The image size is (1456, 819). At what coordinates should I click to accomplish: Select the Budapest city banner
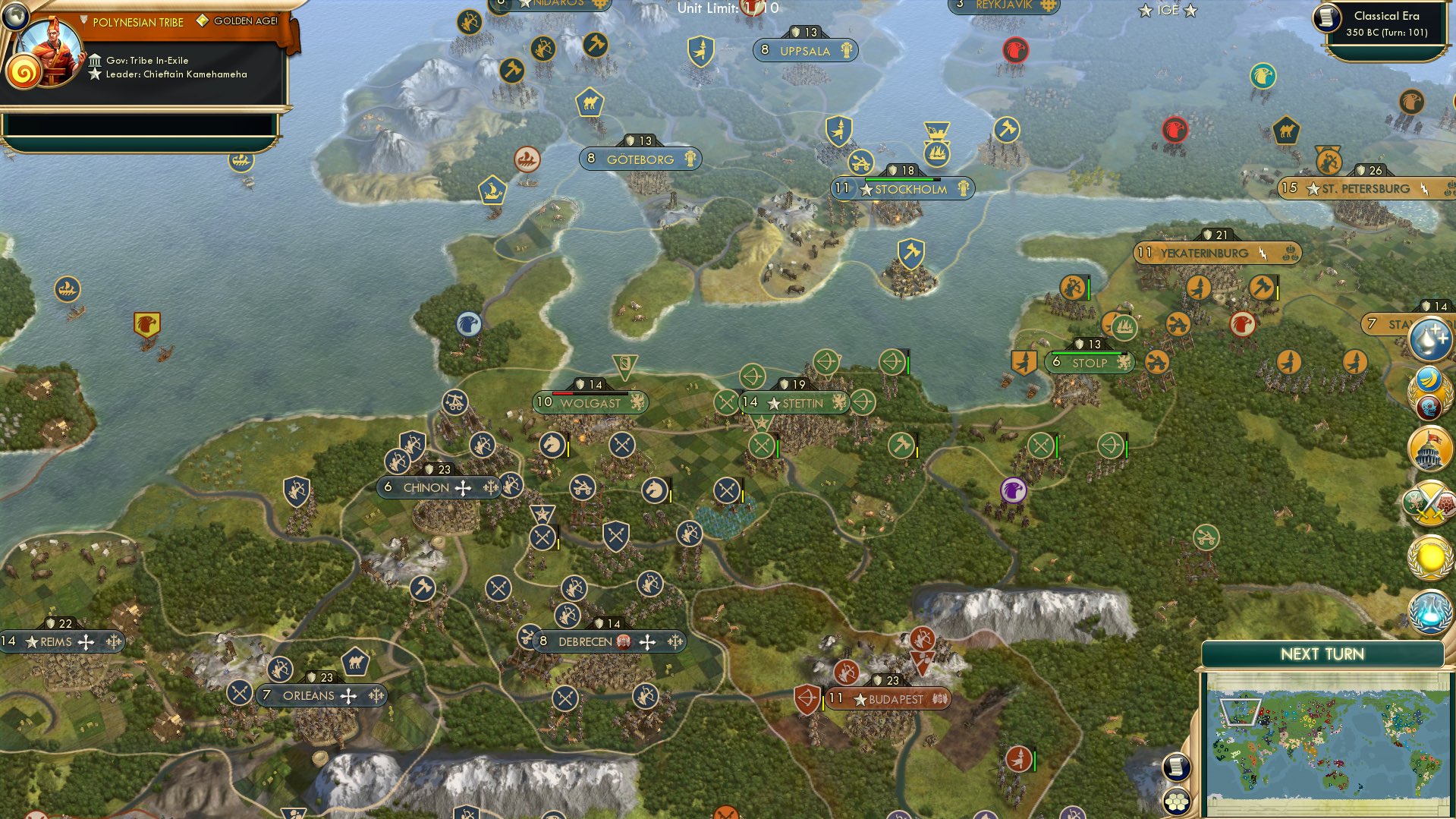pyautogui.click(x=888, y=698)
